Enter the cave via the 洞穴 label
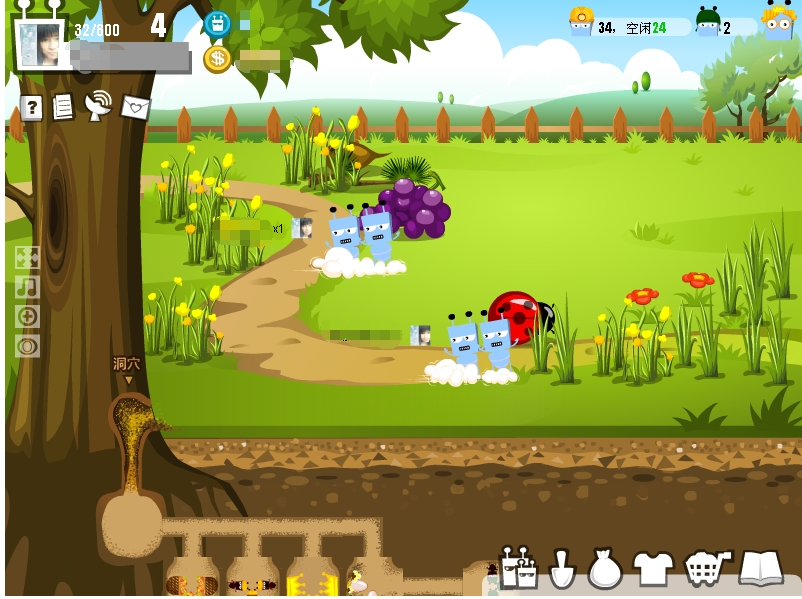The height and width of the screenshot is (599, 802). pos(127,366)
